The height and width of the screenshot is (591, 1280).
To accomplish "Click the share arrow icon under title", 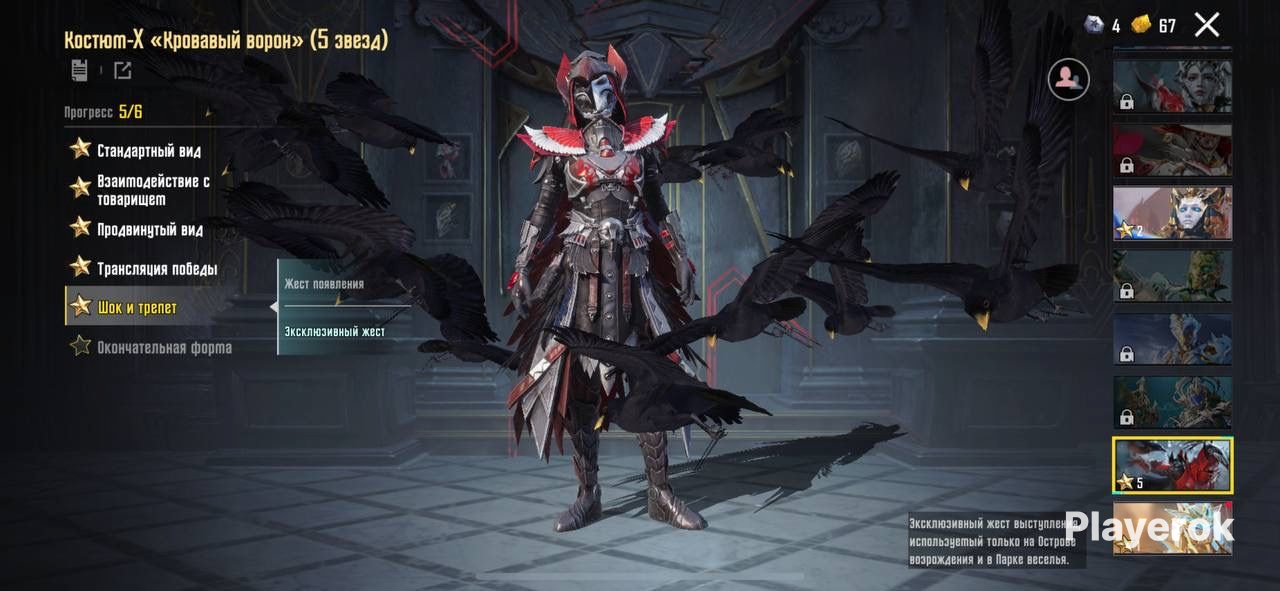I will pos(122,70).
